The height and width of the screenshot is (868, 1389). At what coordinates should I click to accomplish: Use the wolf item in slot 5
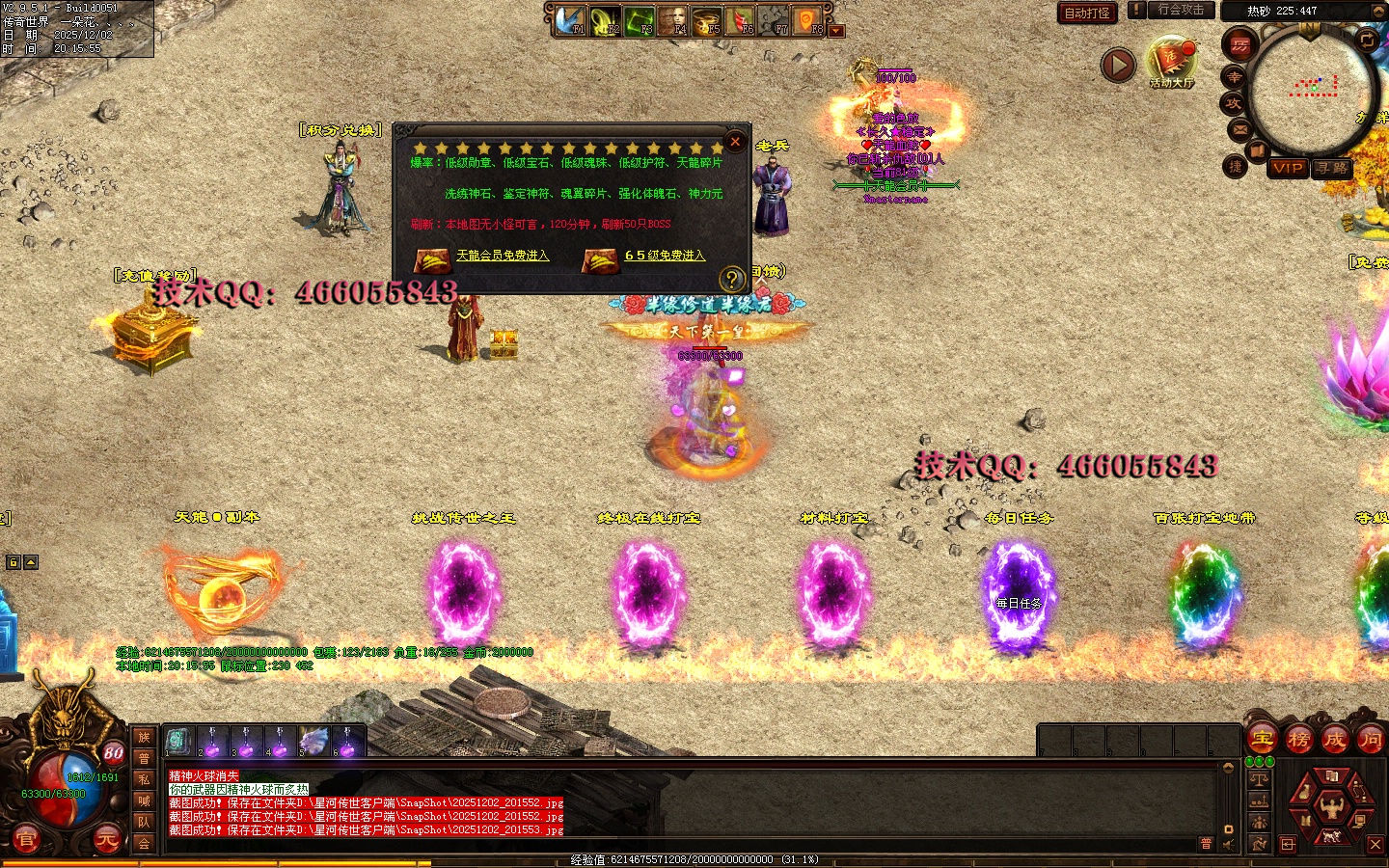(x=313, y=741)
